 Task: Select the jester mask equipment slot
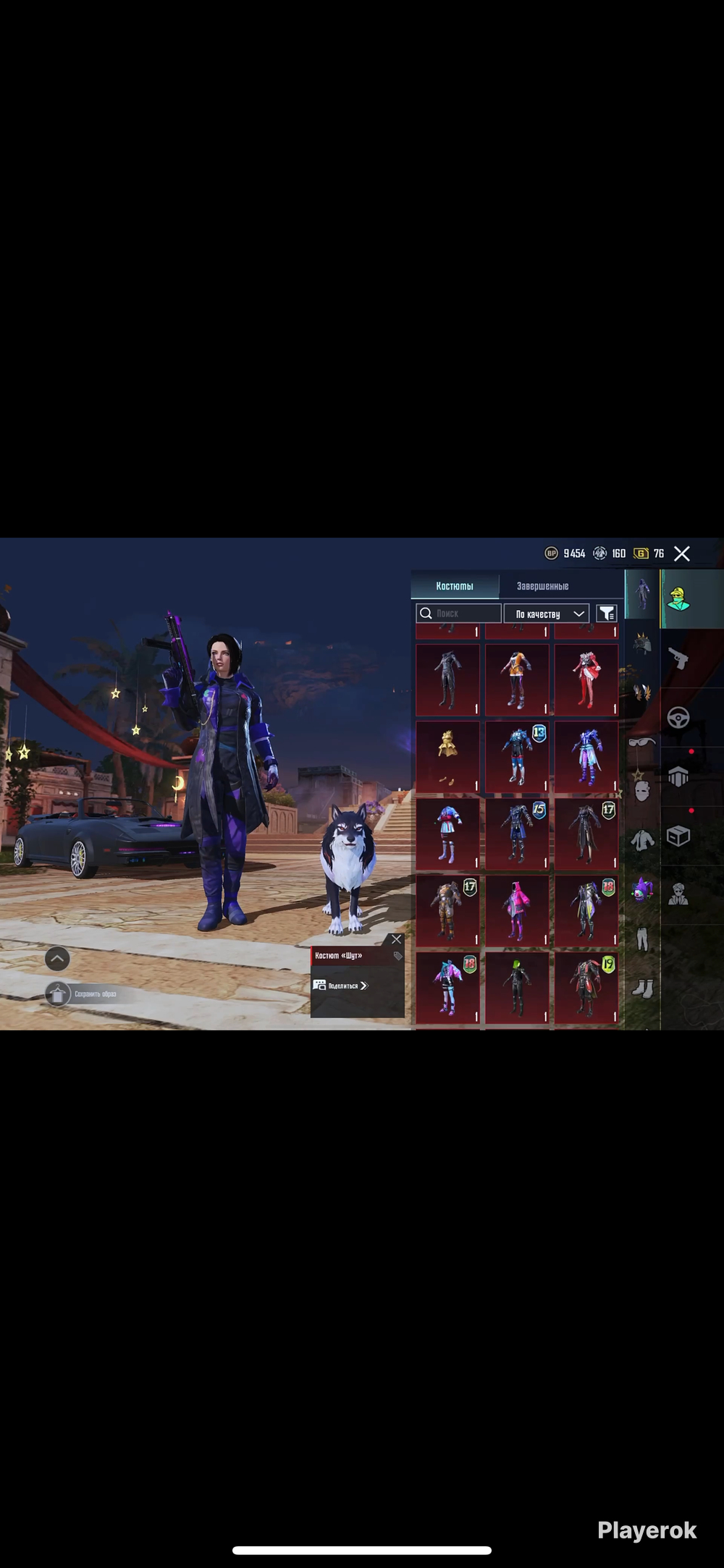642,889
